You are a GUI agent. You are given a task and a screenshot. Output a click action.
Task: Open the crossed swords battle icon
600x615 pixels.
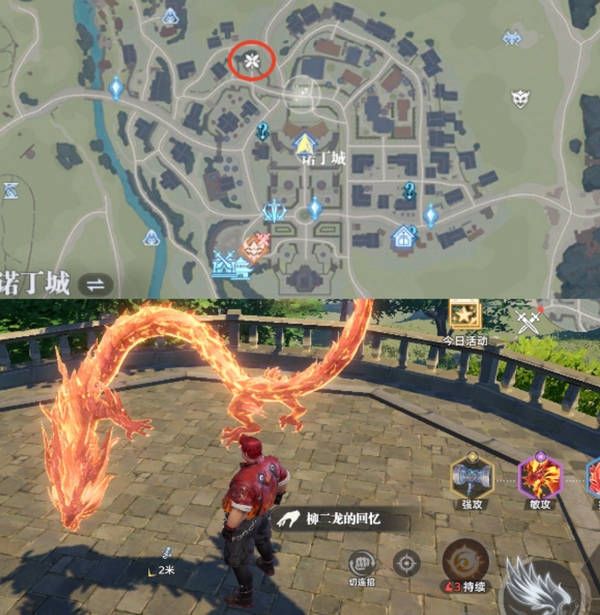[528, 320]
